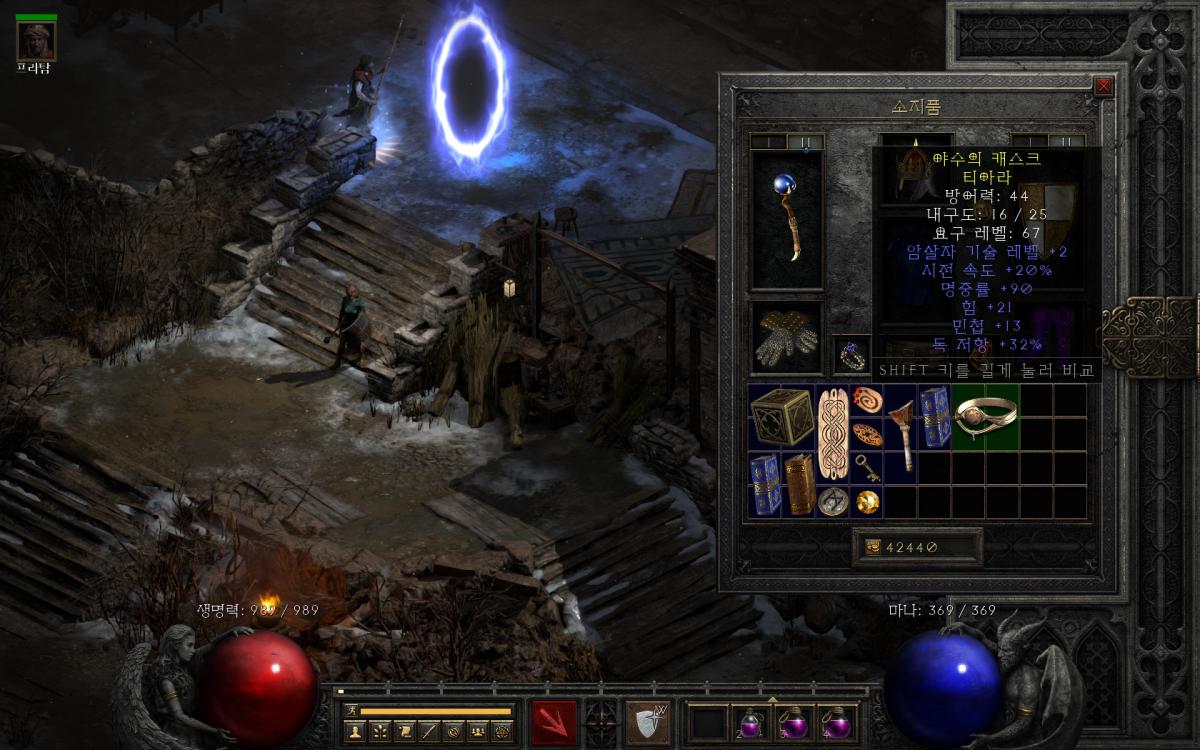The image size is (1200, 750).
Task: Pick up the yellow gem in inventory
Action: click(867, 501)
